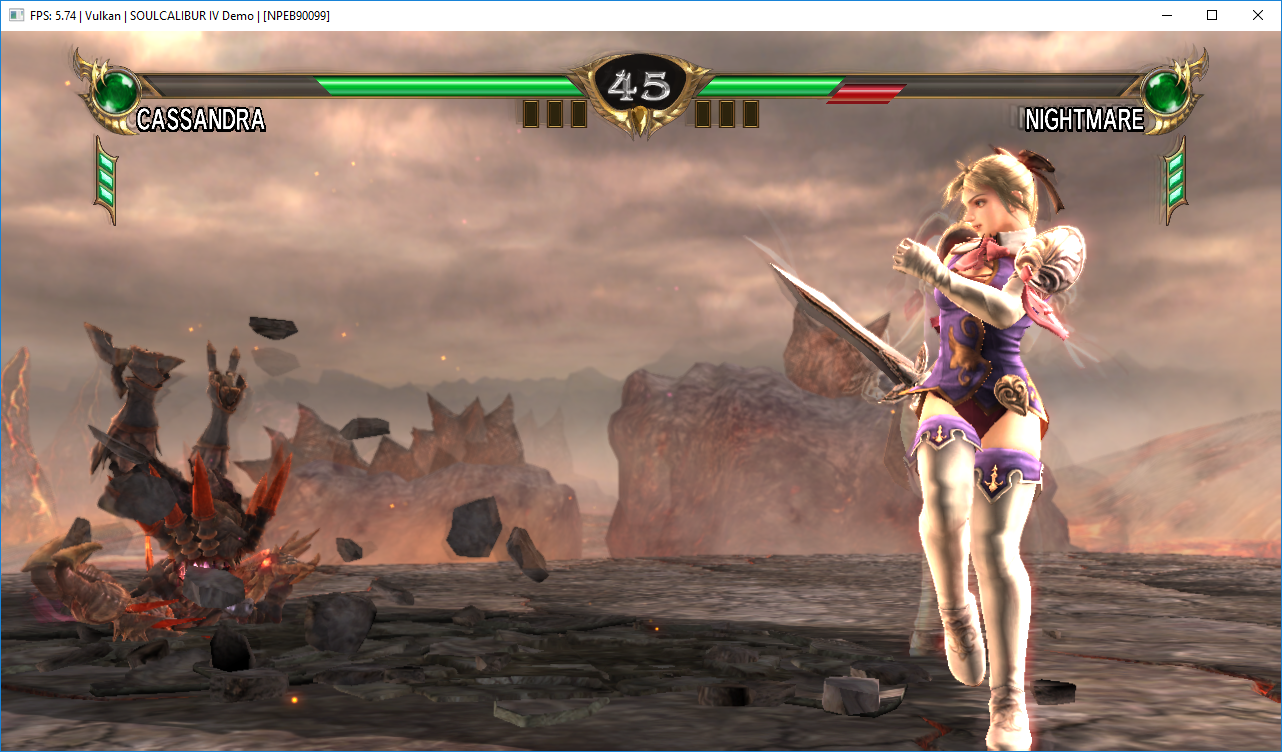Maximize the emulator window
Screen dimensions: 1282x752
(x=1212, y=15)
